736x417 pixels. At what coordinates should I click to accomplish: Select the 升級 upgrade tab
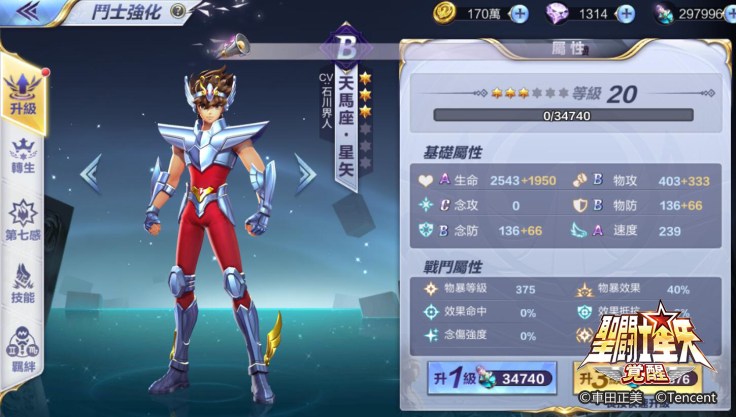(x=23, y=92)
